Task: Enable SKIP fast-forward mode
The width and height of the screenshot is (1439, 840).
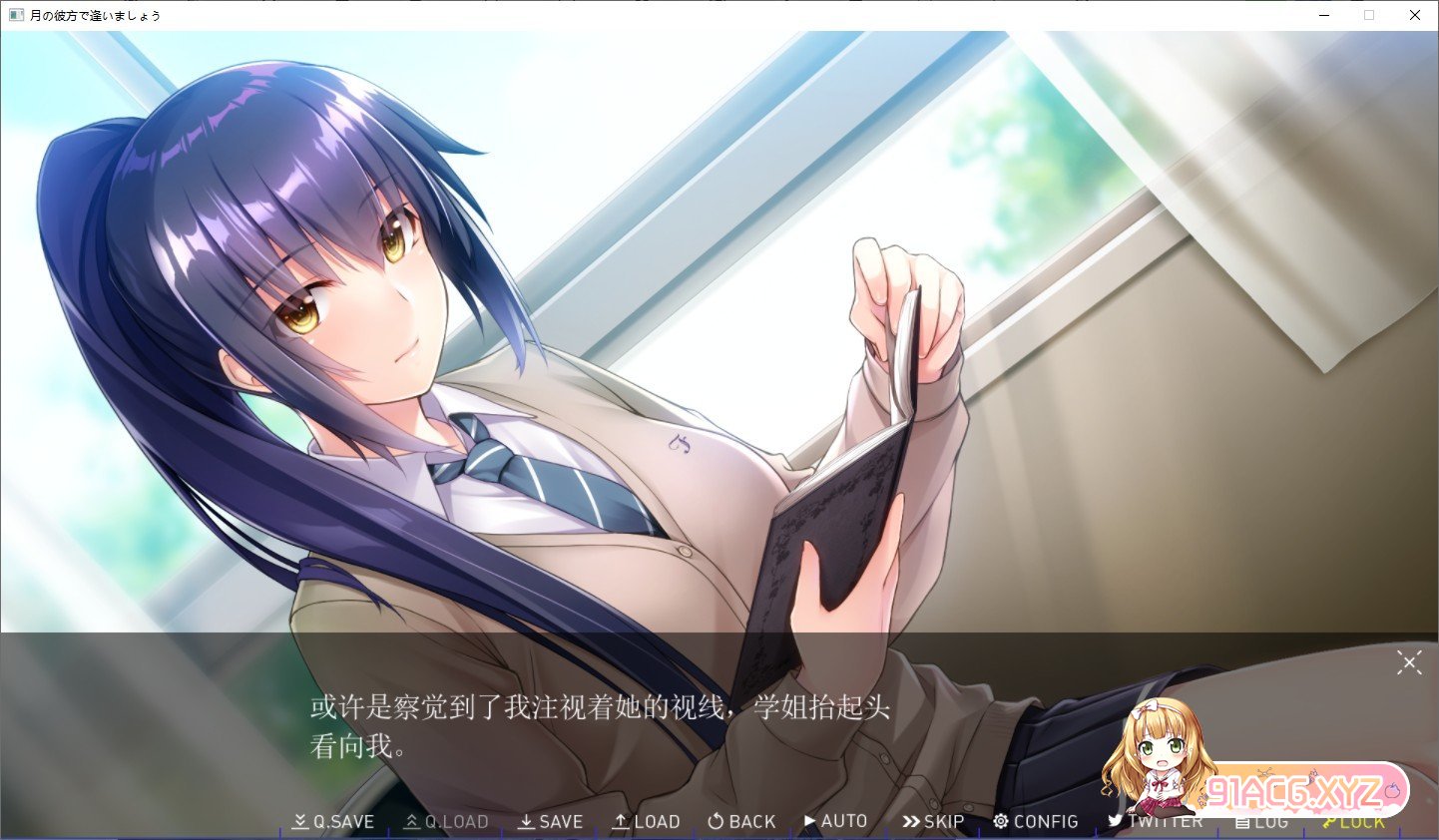Action: [x=933, y=821]
